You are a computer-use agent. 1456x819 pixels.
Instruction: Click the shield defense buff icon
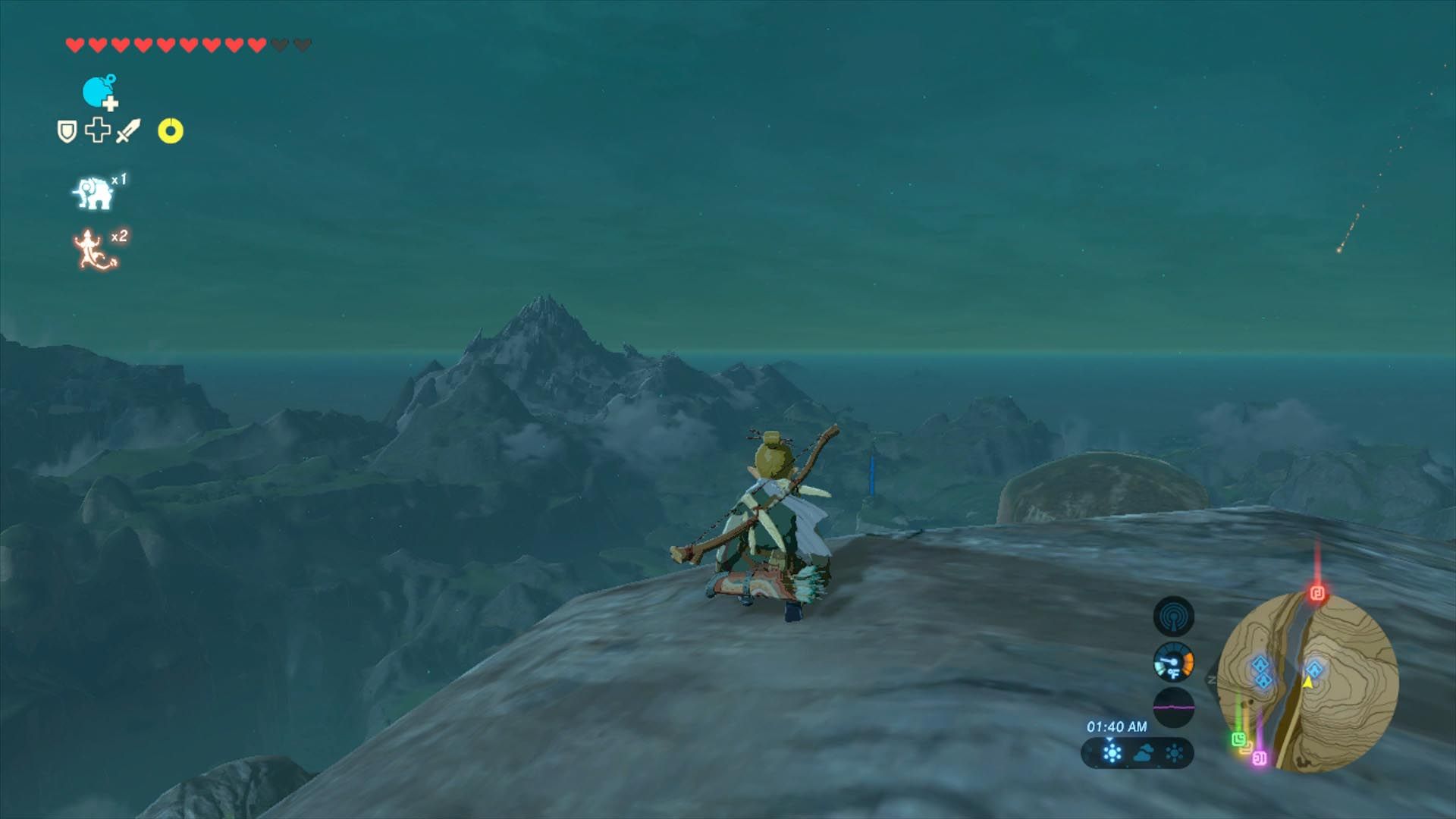point(66,130)
